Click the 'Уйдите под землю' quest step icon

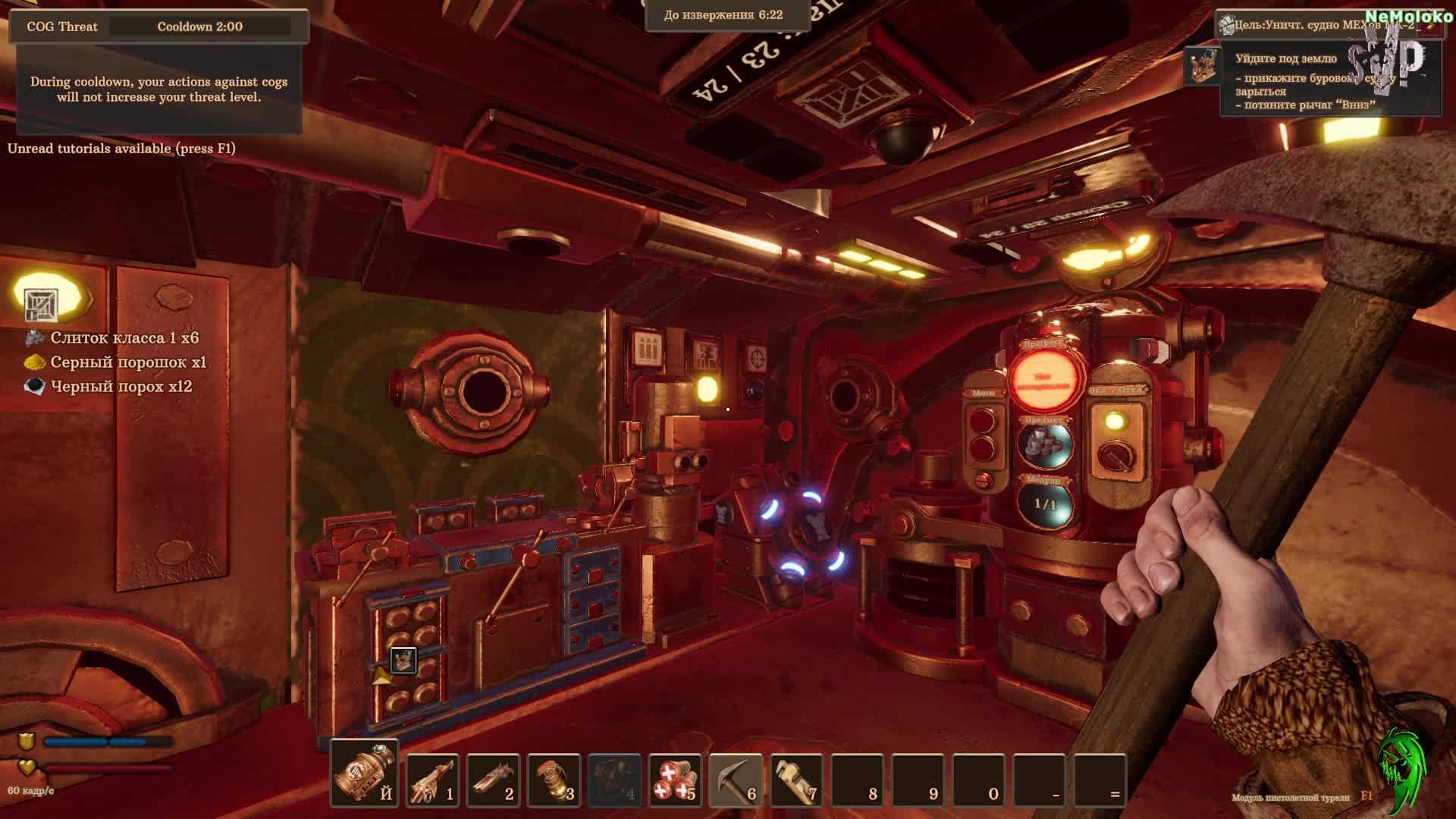tap(1202, 65)
